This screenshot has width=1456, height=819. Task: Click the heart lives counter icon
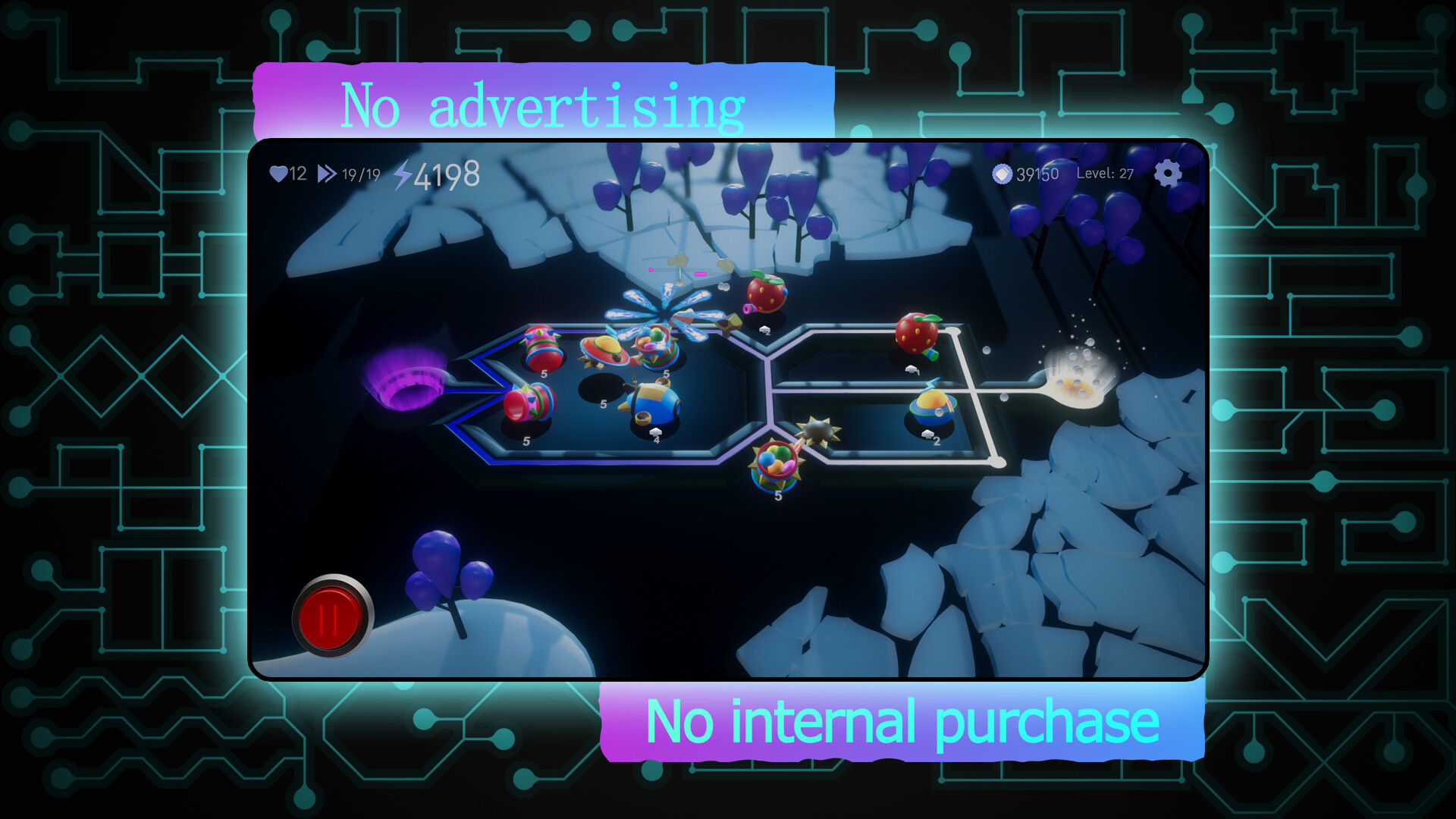[x=279, y=174]
